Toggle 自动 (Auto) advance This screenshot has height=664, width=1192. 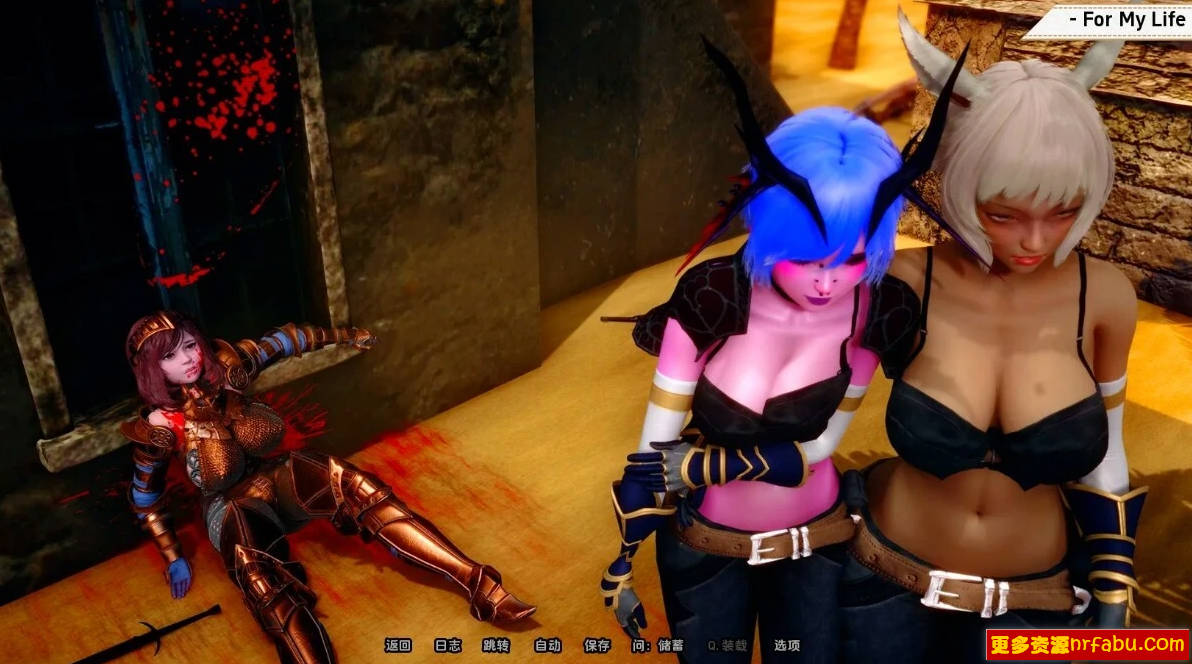point(547,646)
